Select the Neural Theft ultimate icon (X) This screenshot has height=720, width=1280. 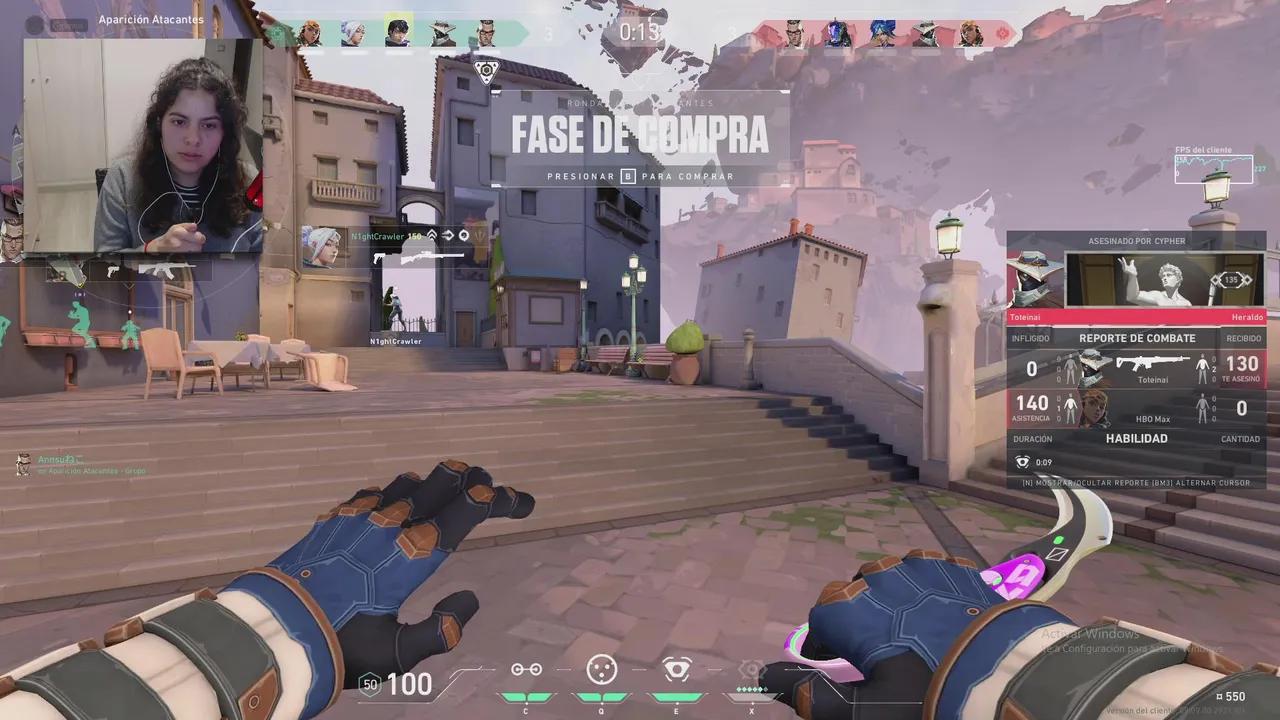coord(753,670)
